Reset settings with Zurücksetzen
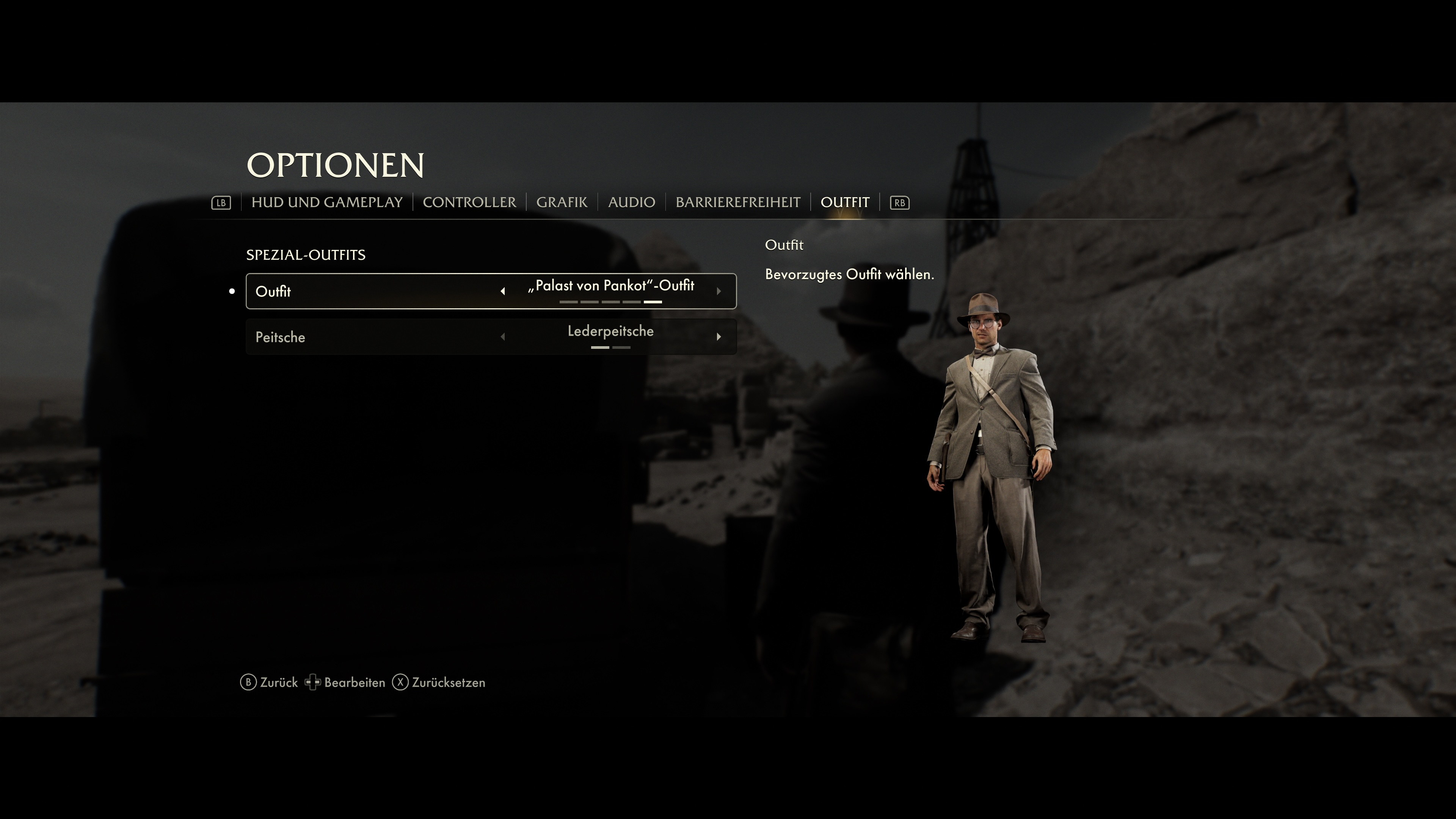Viewport: 1456px width, 819px height. coord(439,683)
